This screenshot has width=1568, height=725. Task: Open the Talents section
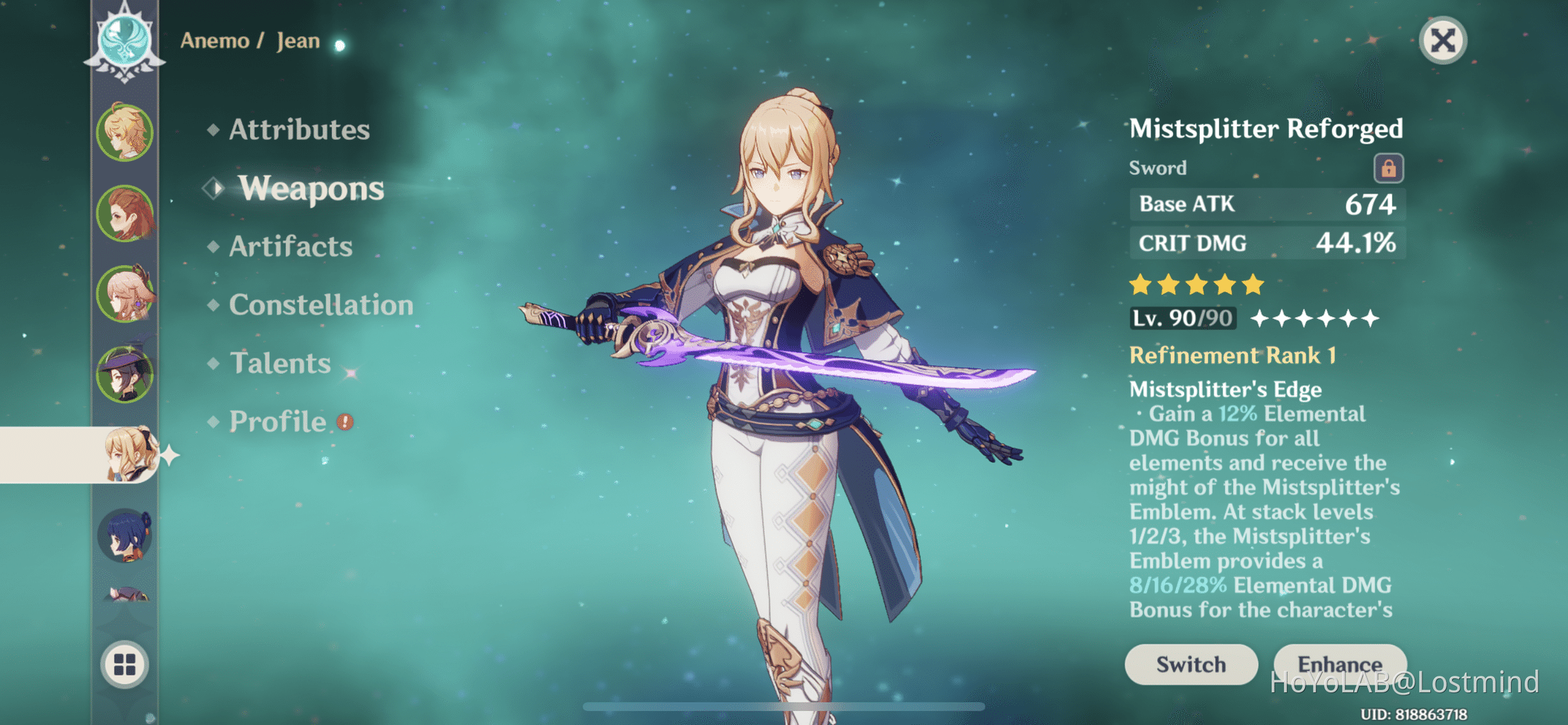click(x=279, y=362)
